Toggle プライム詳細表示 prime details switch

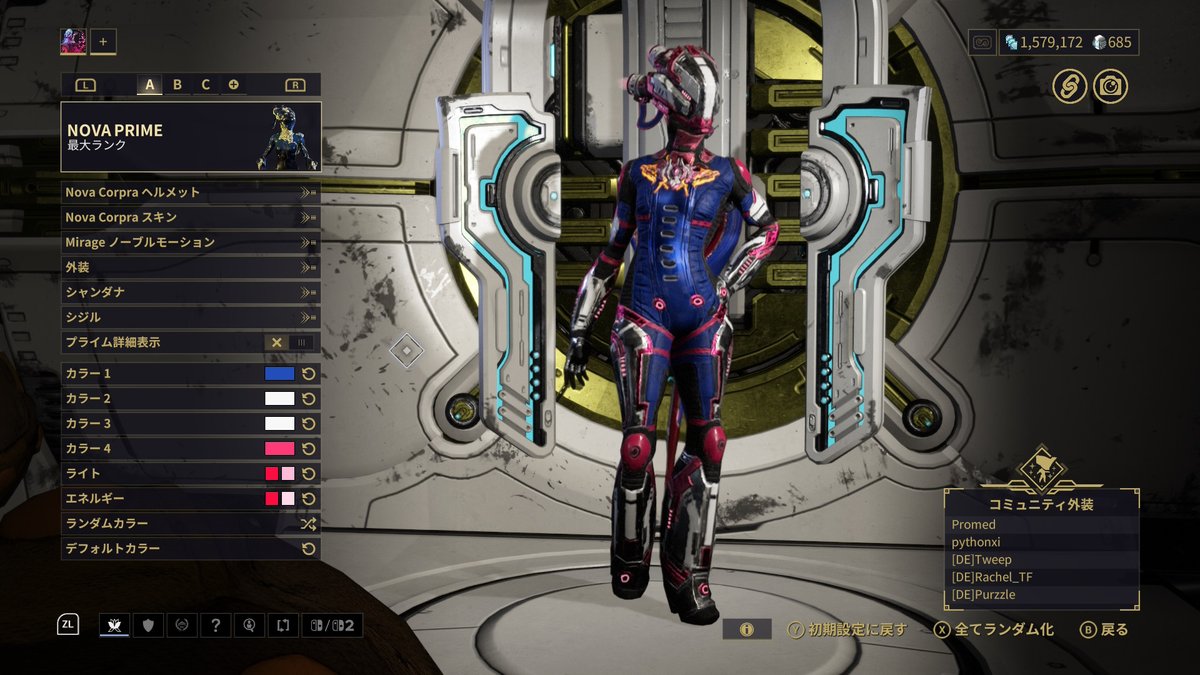pyautogui.click(x=290, y=342)
